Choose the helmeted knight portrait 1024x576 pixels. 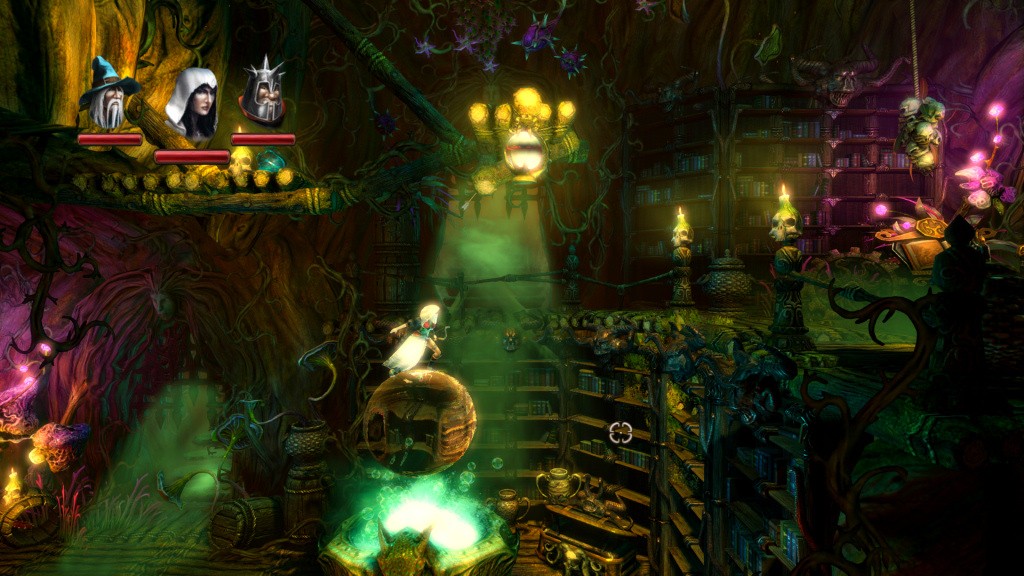coord(262,93)
